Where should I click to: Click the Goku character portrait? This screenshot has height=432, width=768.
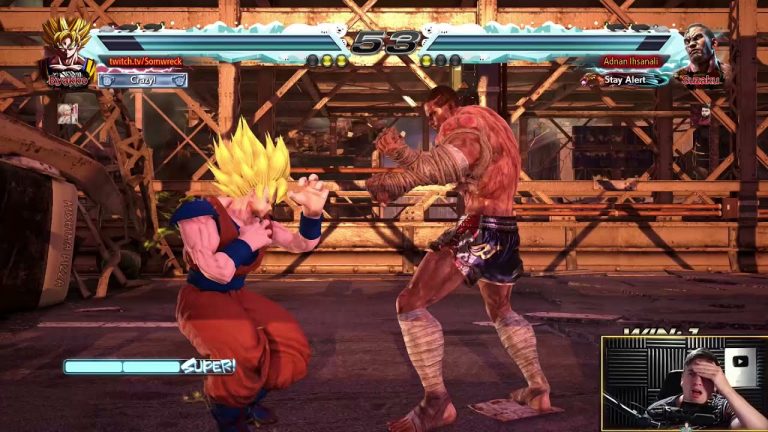pyautogui.click(x=67, y=50)
